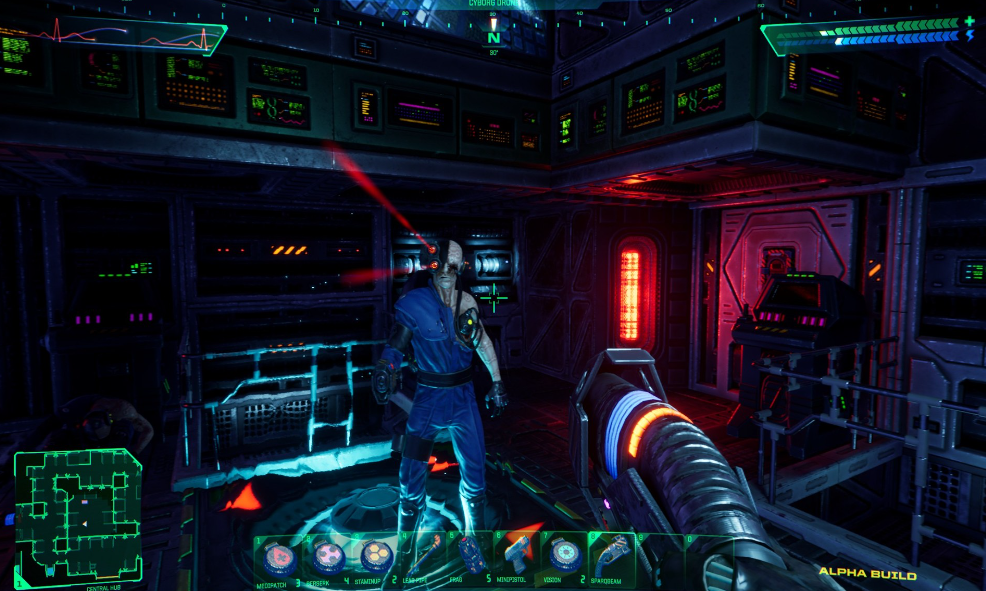The width and height of the screenshot is (986, 591).
Task: Equip the Lead Pipe weapon
Action: point(423,556)
